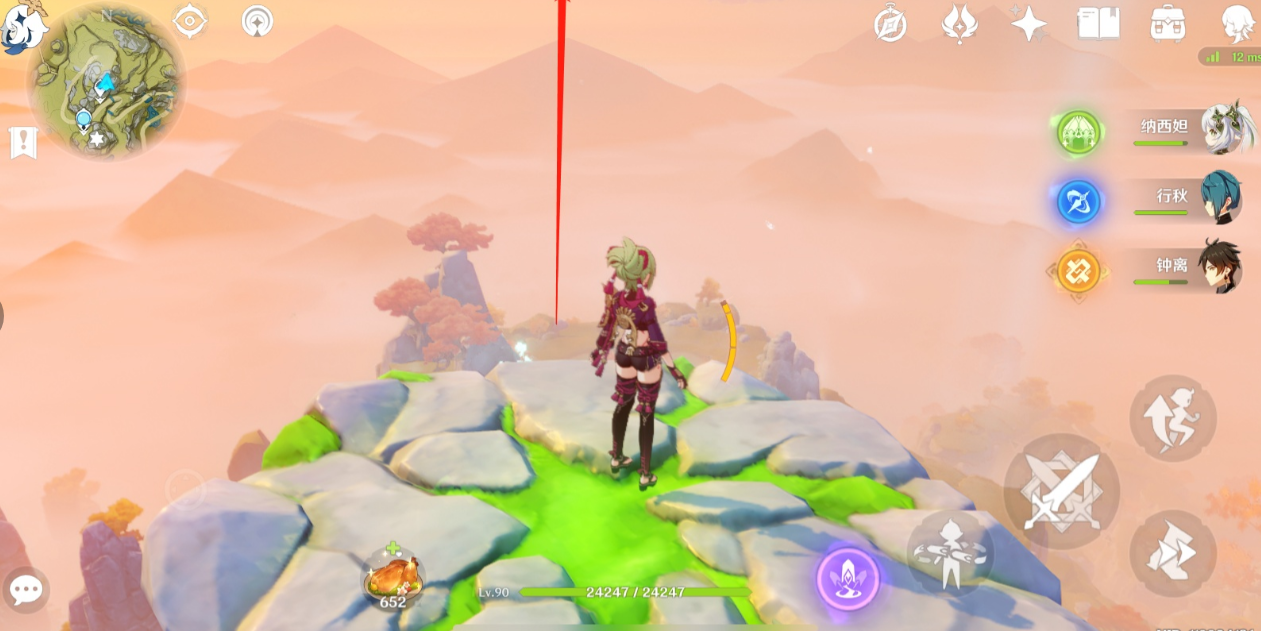Open the Adventurer Handbook book icon
This screenshot has height=631, width=1261.
1098,23
